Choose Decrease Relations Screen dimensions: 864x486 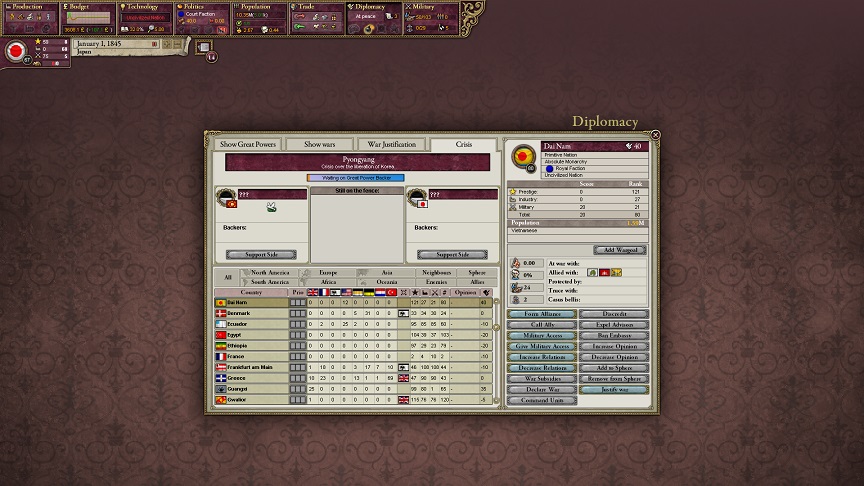tap(542, 368)
